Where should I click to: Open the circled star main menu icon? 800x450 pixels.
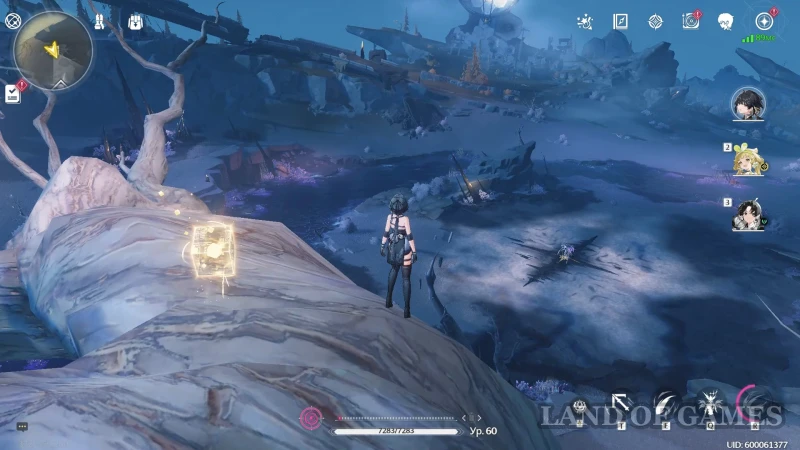(764, 21)
